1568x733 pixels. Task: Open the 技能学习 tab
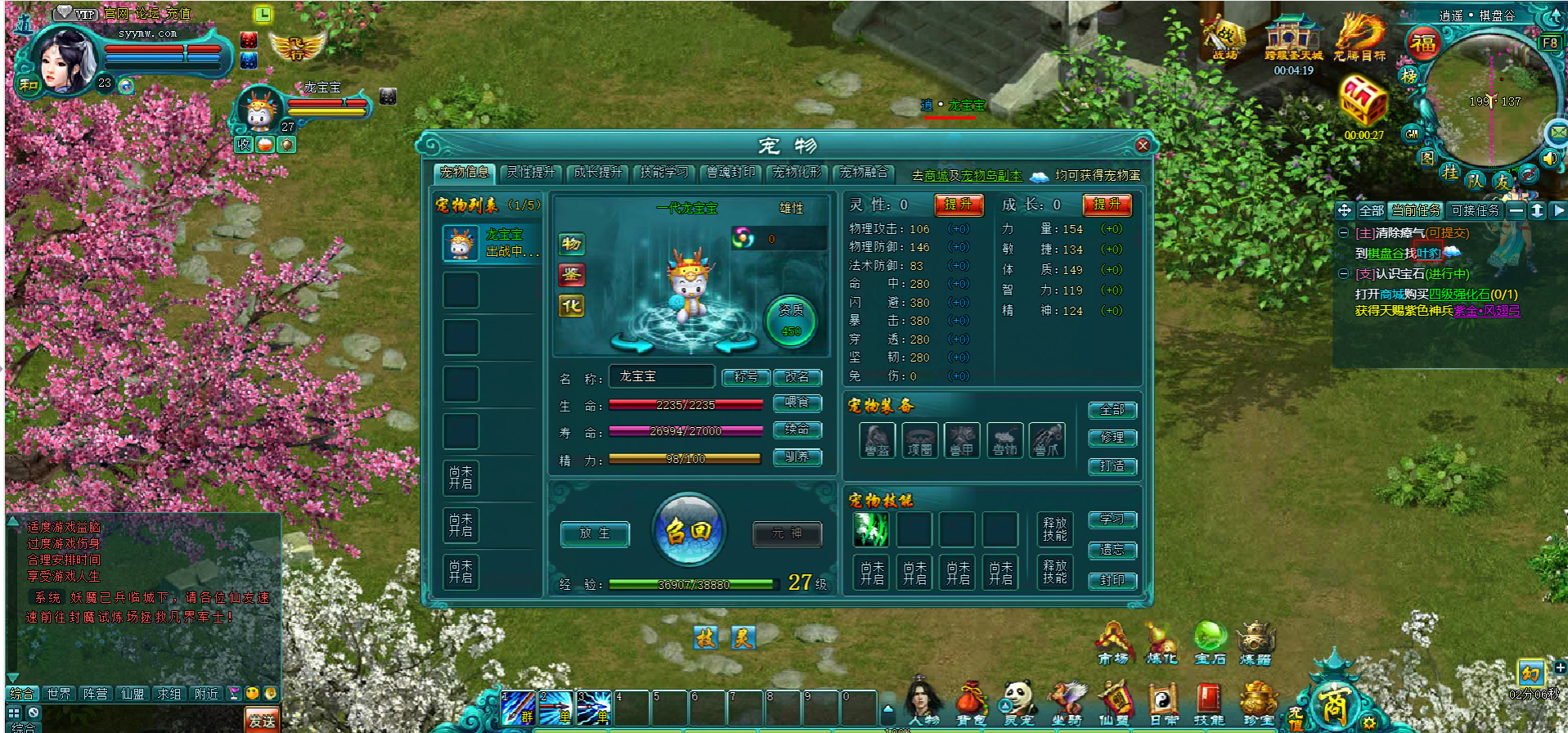pos(663,173)
